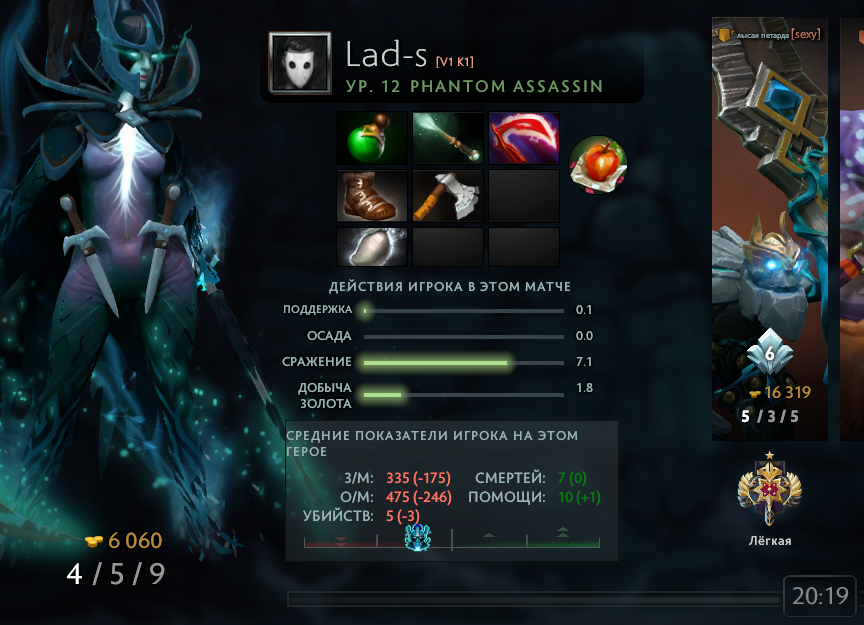This screenshot has height=625, width=864.
Task: Select the red curved blade item
Action: (x=524, y=138)
